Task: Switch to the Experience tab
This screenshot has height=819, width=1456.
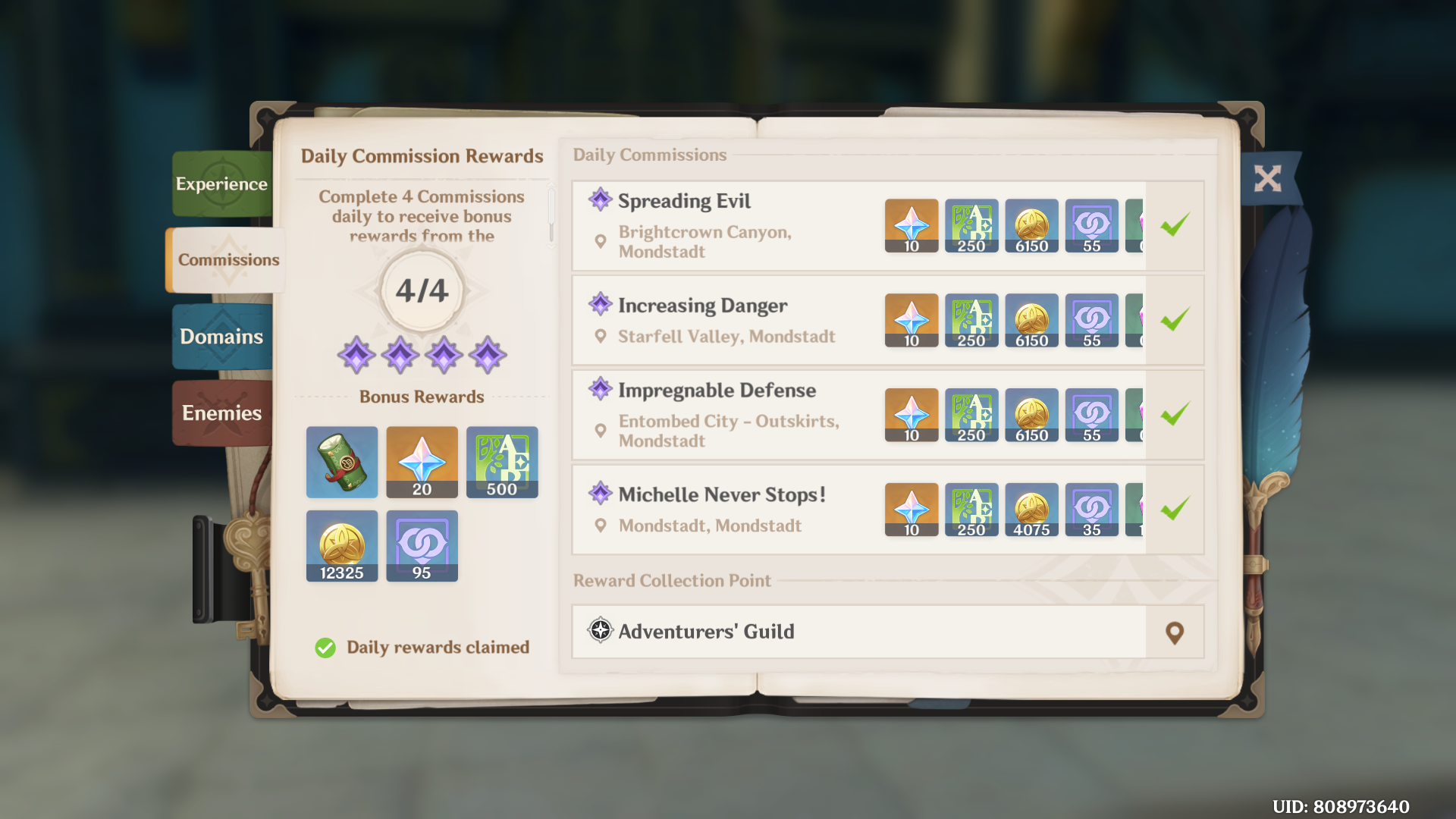Action: pos(221,184)
